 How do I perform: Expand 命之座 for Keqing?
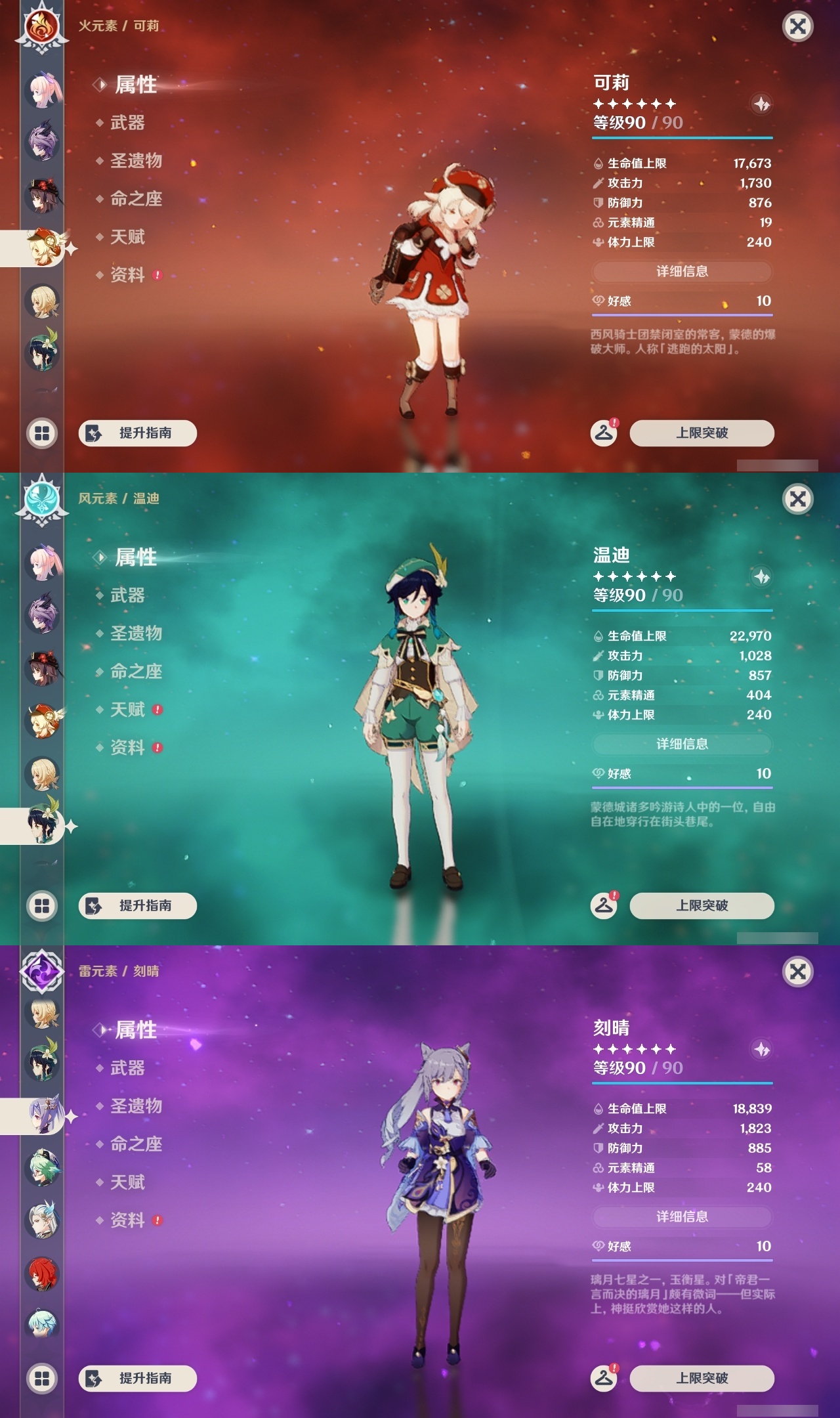click(135, 1144)
